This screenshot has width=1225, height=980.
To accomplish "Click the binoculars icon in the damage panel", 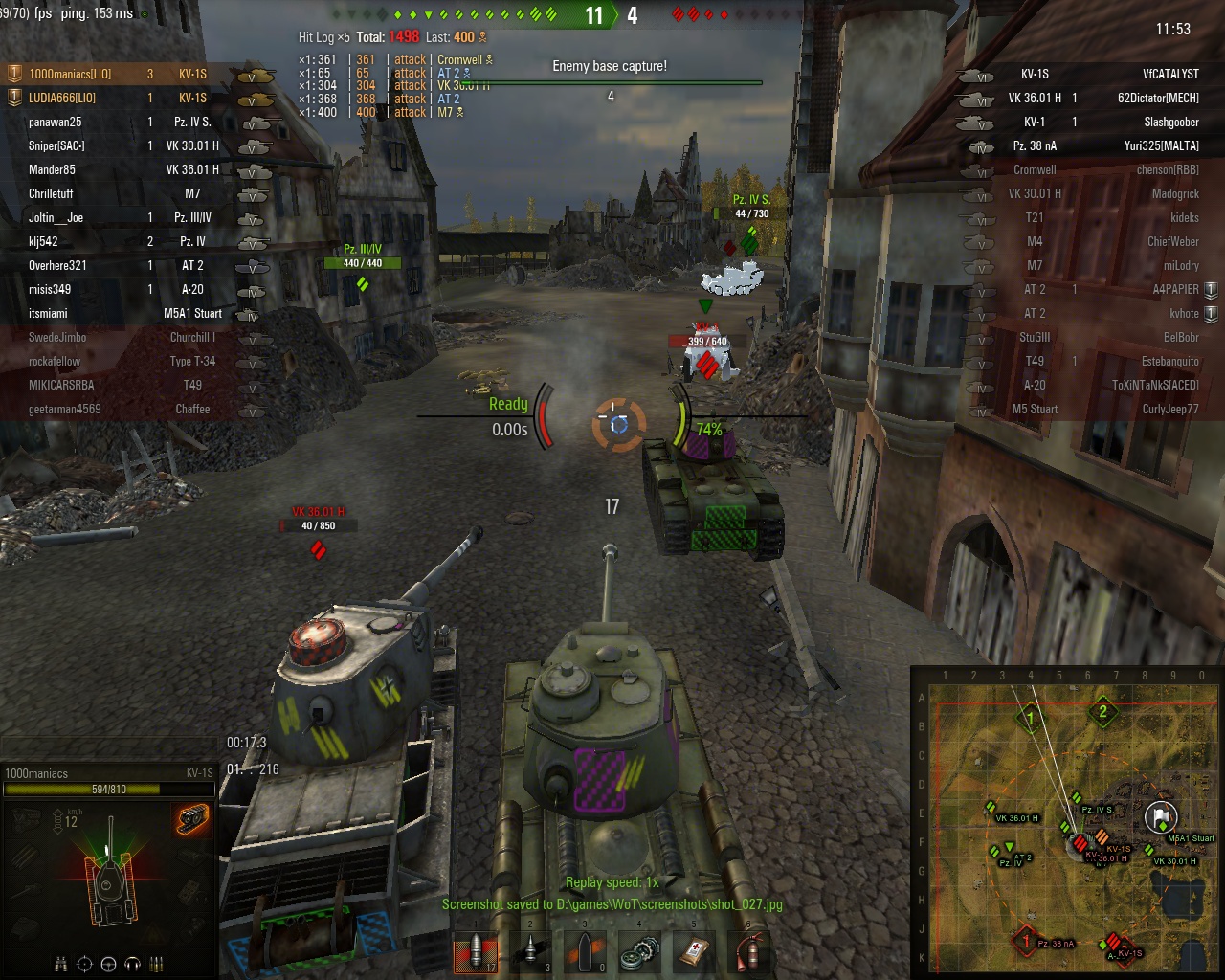I will pyautogui.click(x=60, y=964).
